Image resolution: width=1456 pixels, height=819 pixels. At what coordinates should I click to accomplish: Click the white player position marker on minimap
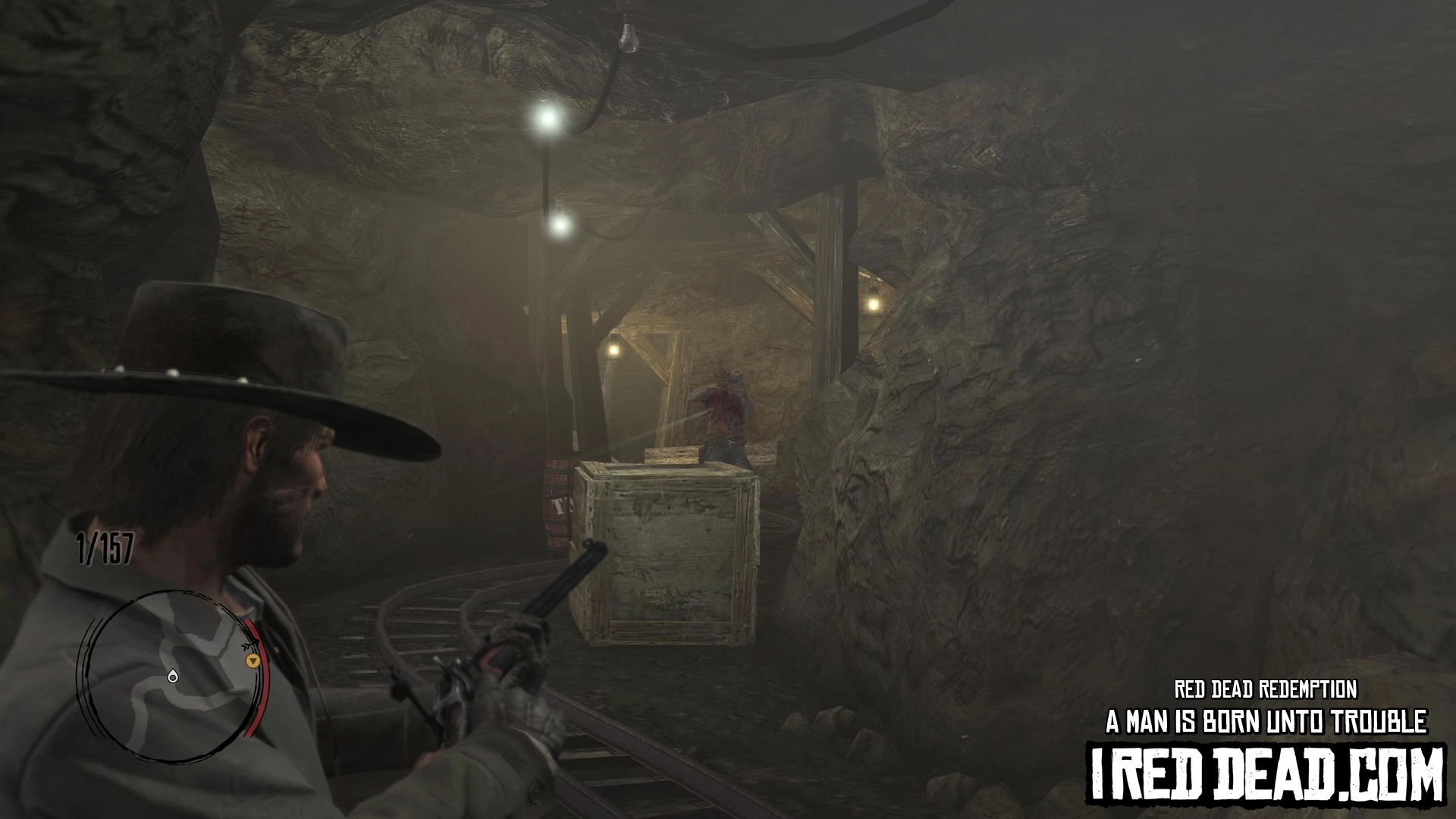tap(173, 676)
